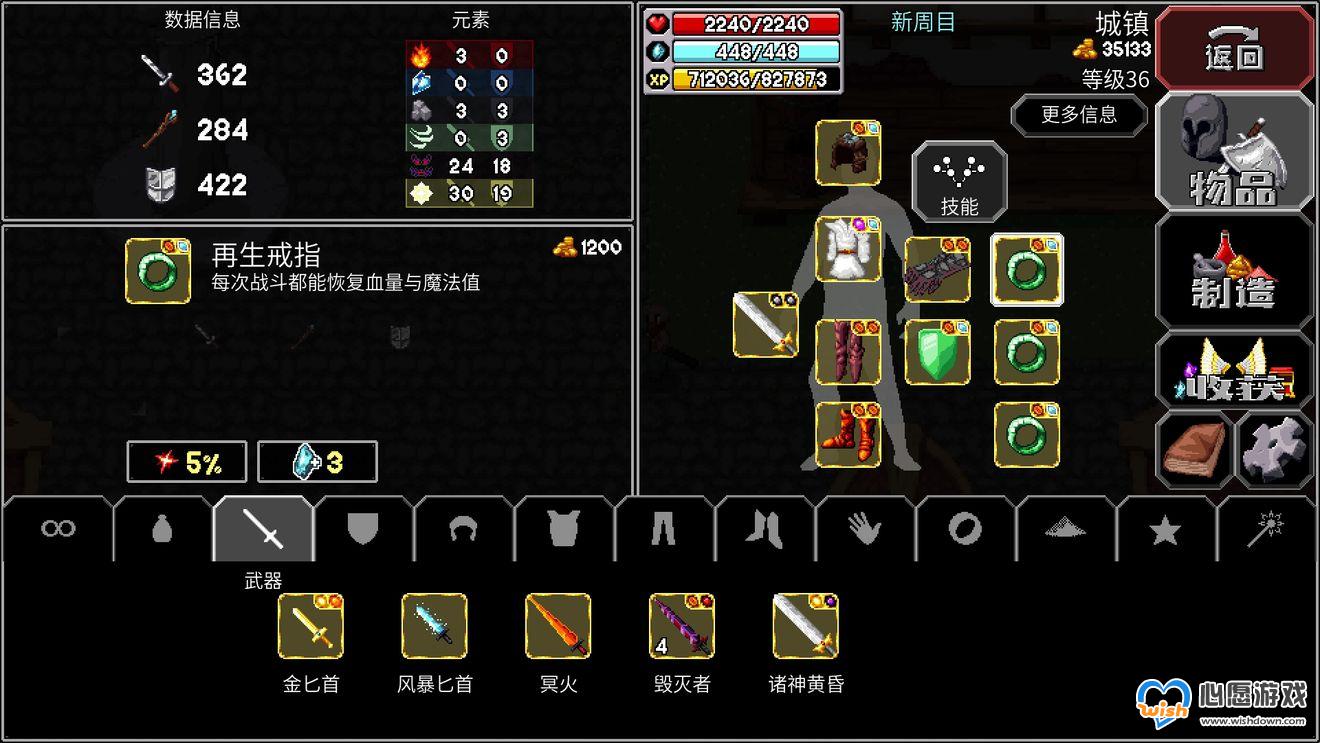Click the 更多信息 (More Info) button

pyautogui.click(x=1078, y=116)
